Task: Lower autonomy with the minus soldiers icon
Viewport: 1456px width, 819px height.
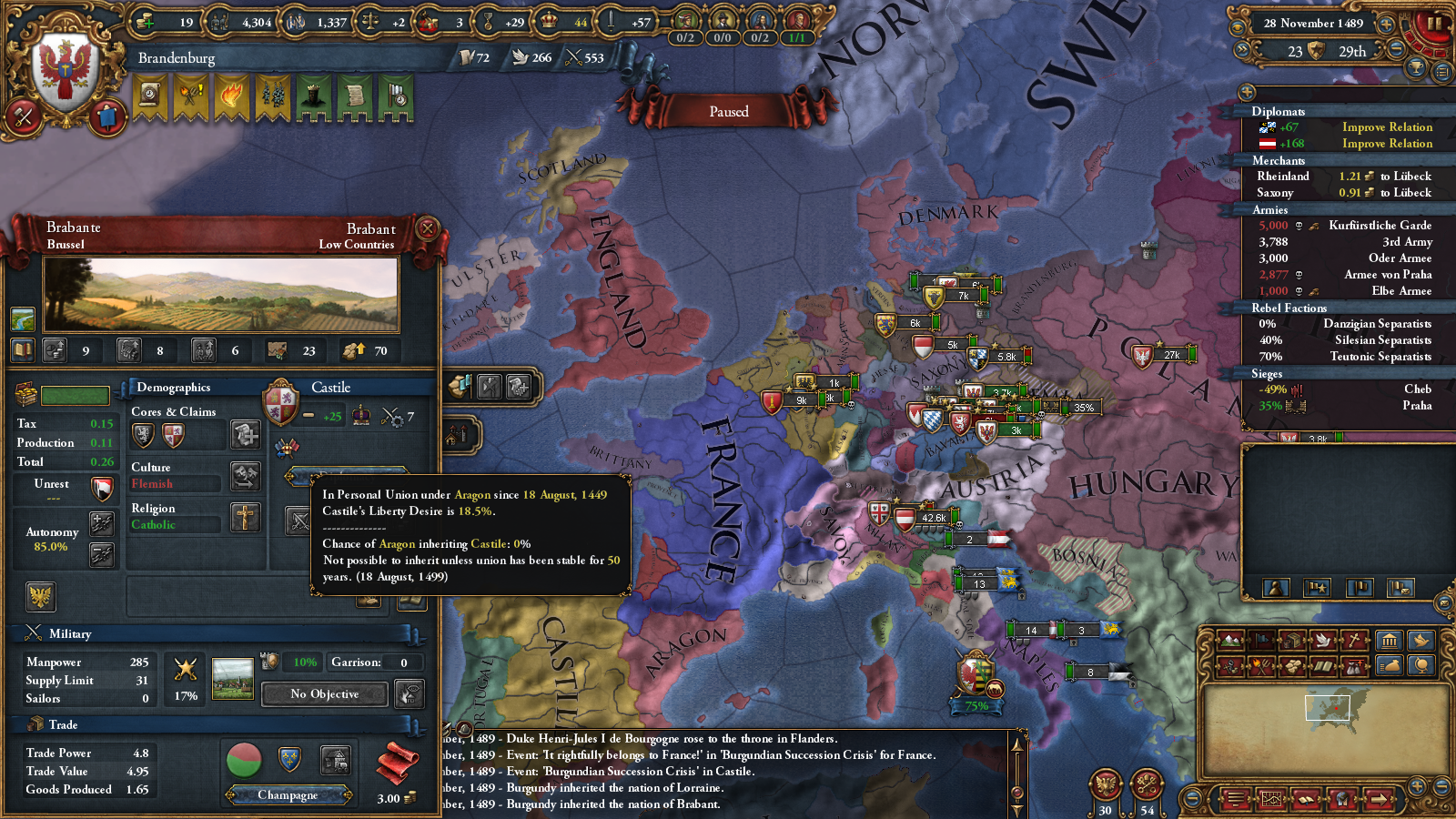Action: 102,554
